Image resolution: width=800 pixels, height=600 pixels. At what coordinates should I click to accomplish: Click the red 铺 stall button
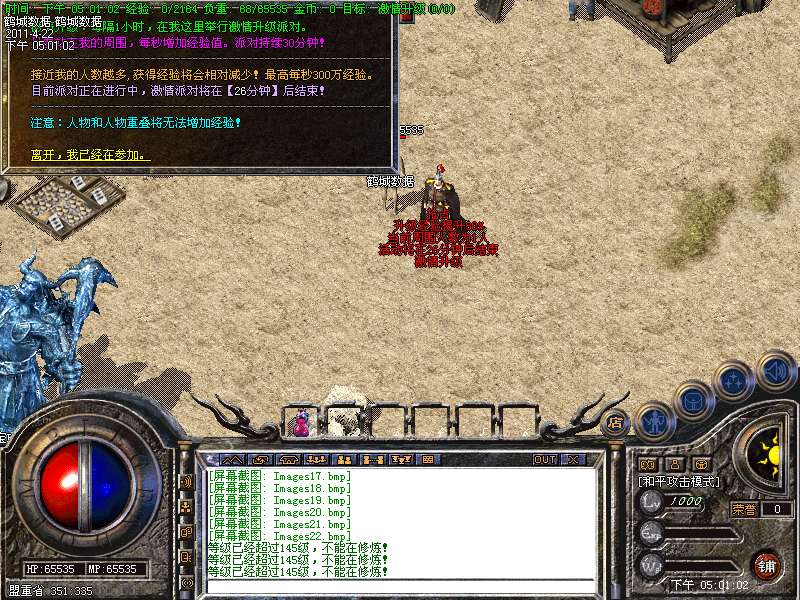(766, 564)
